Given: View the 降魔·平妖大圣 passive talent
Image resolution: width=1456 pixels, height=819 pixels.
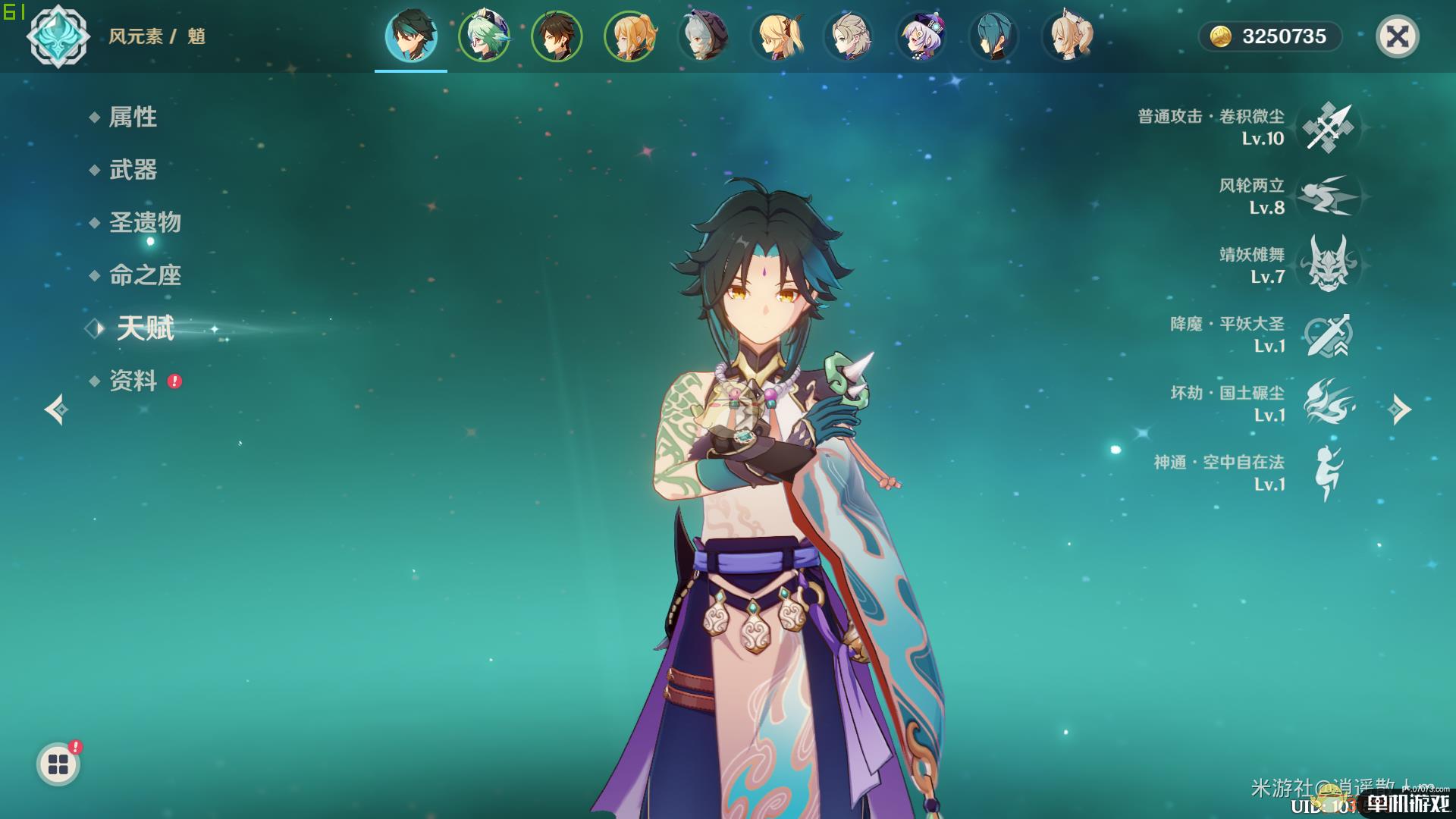Looking at the screenshot, I should (1328, 334).
